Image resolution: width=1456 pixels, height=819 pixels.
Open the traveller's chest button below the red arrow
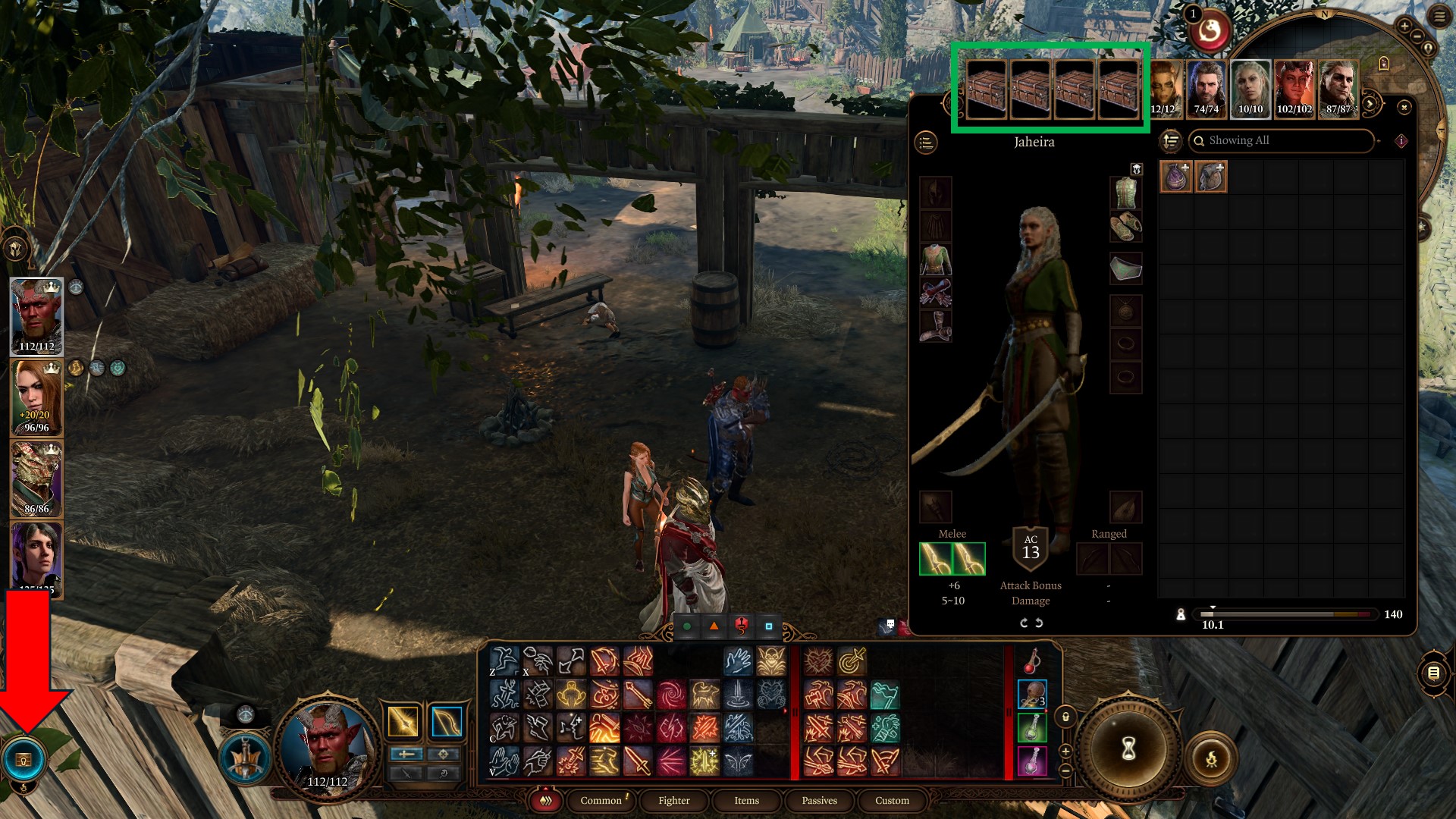24,760
